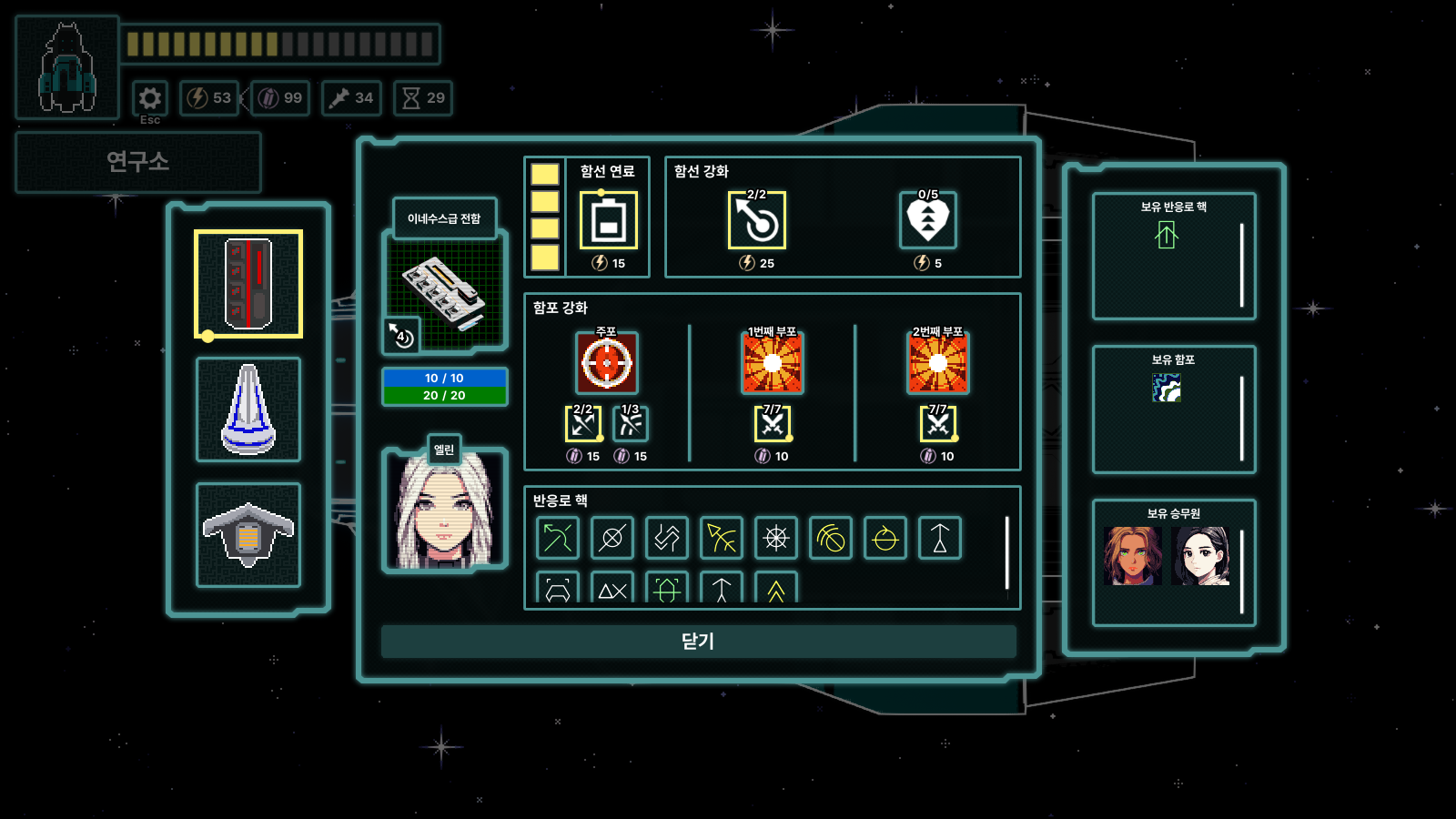Select the main cannon (주포) upgrade icon
Screen dimensions: 1456x819
click(x=607, y=363)
